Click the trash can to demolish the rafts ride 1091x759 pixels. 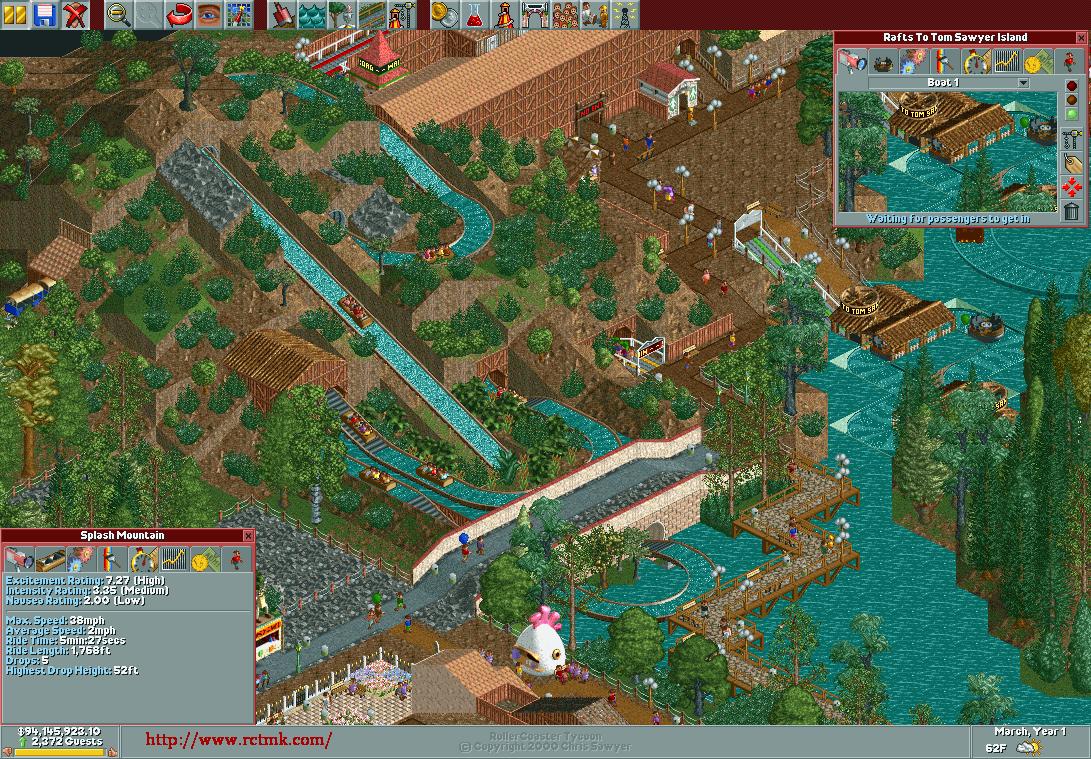[x=1072, y=211]
